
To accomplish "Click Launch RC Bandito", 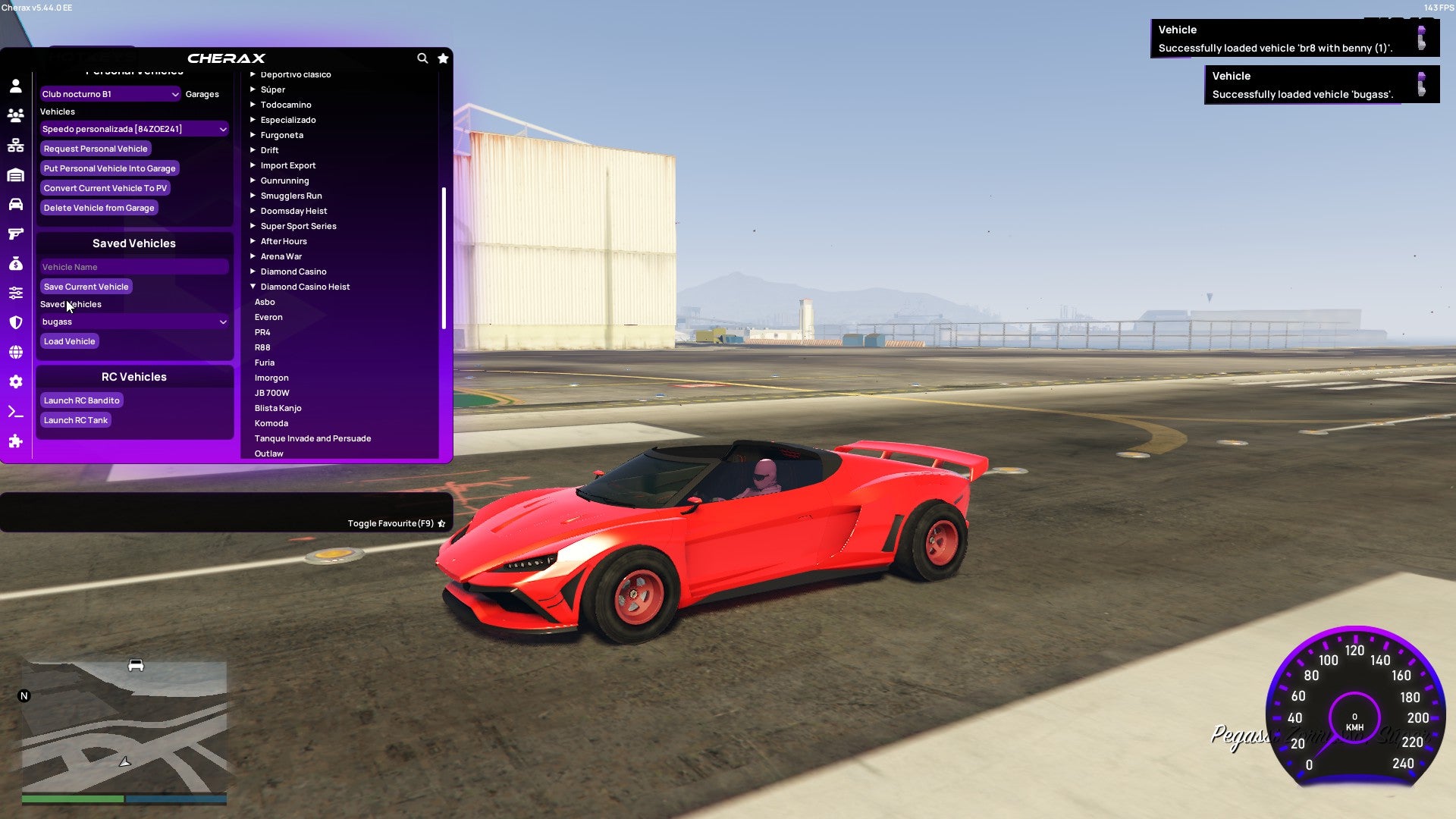I will 80,400.
